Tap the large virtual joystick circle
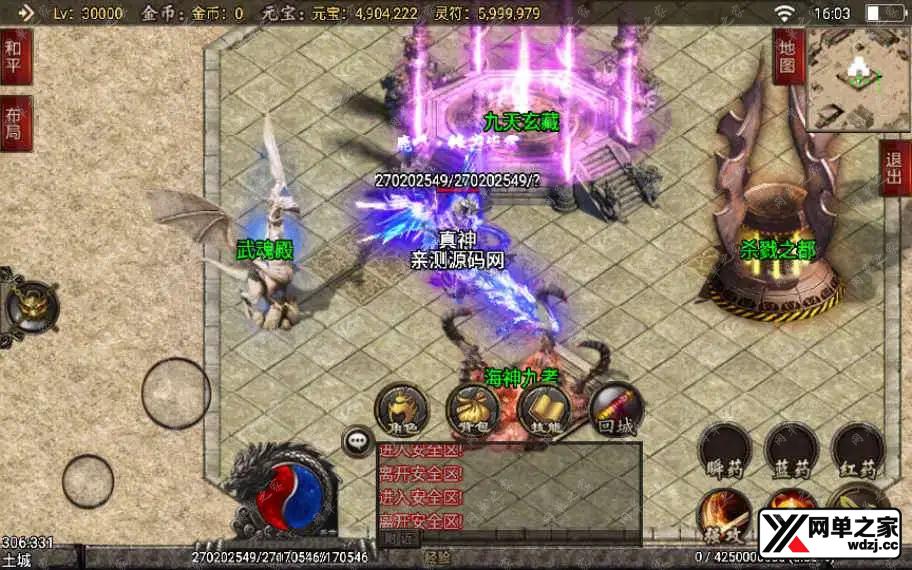 click(x=176, y=393)
